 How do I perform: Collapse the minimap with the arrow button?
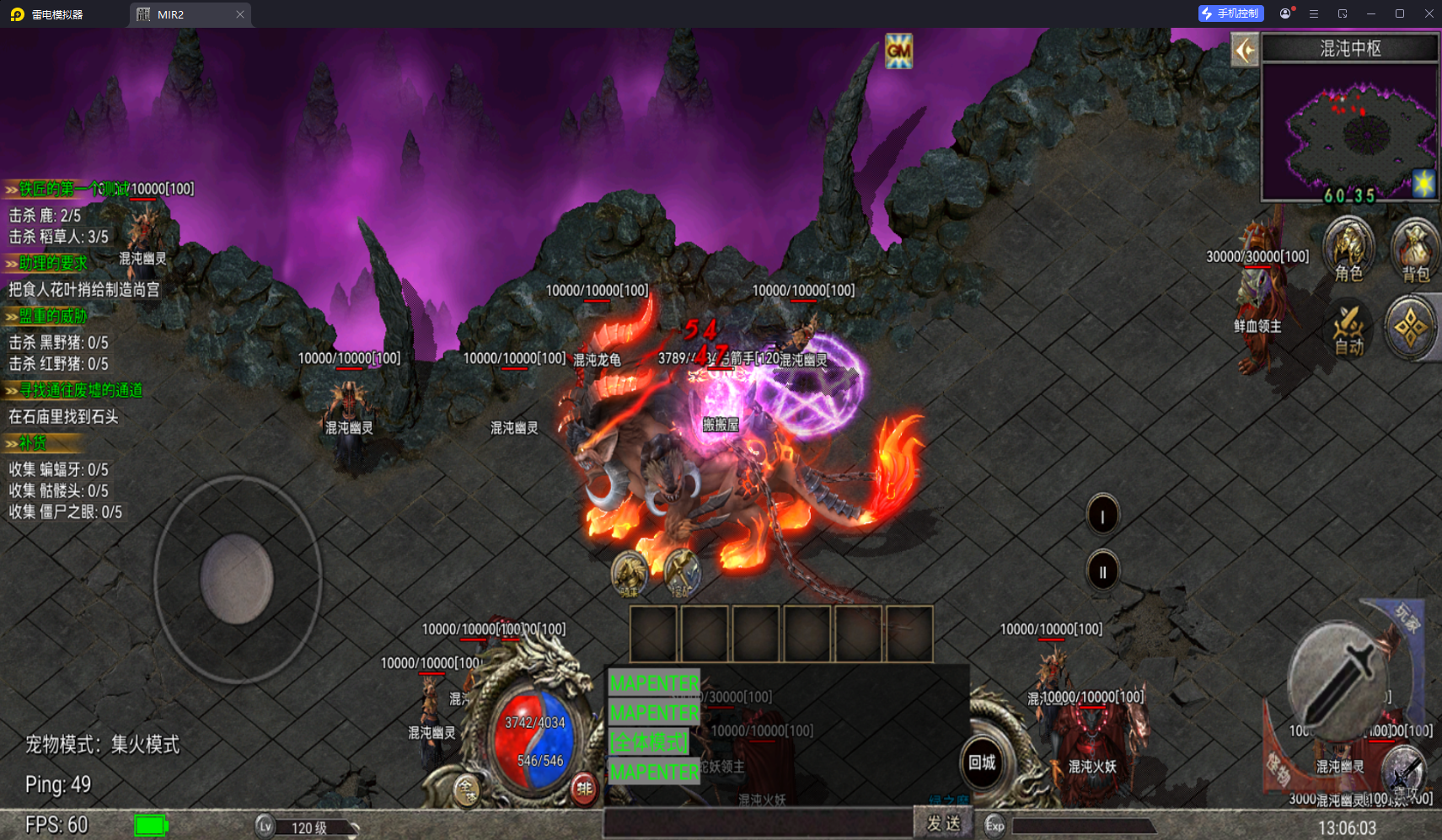[1245, 51]
